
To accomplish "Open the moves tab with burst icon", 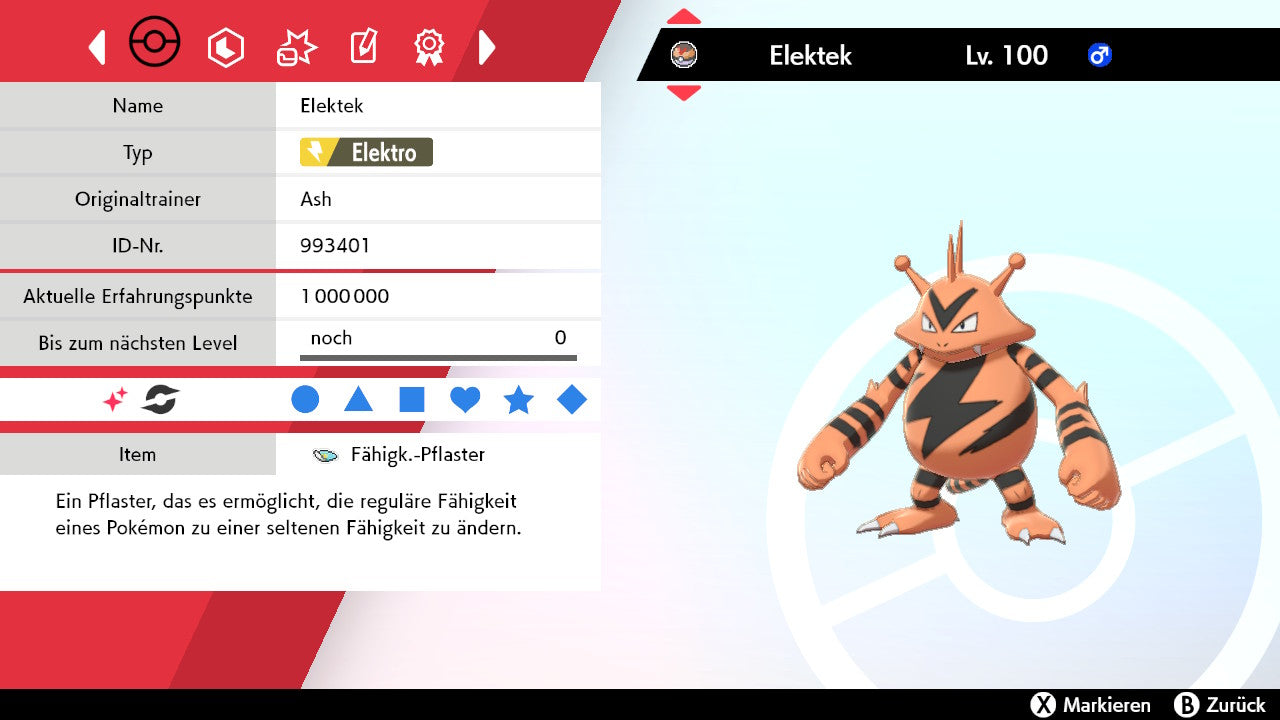I will (296, 47).
